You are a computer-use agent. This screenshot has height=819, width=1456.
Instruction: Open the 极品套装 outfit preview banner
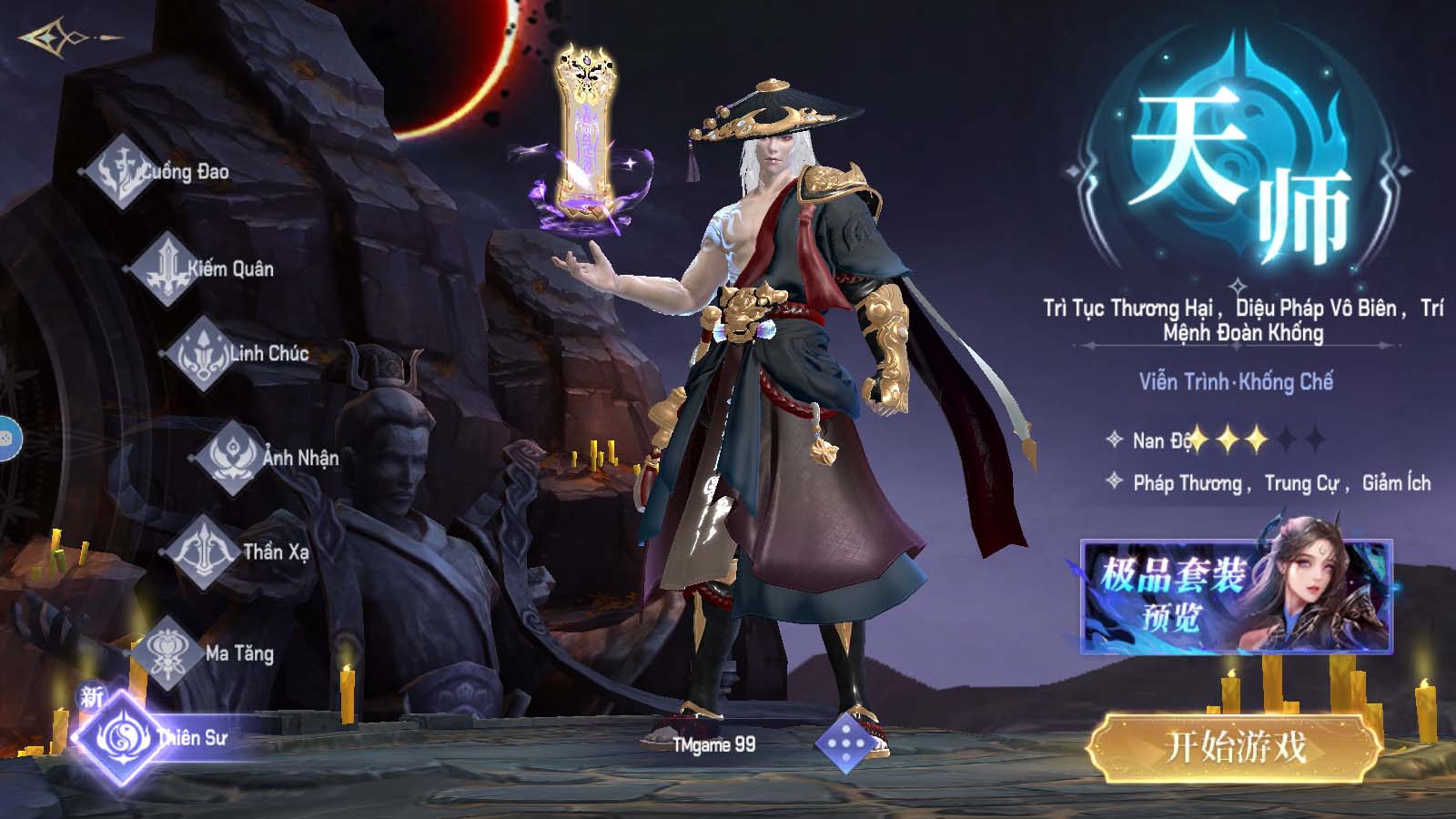pos(1236,596)
